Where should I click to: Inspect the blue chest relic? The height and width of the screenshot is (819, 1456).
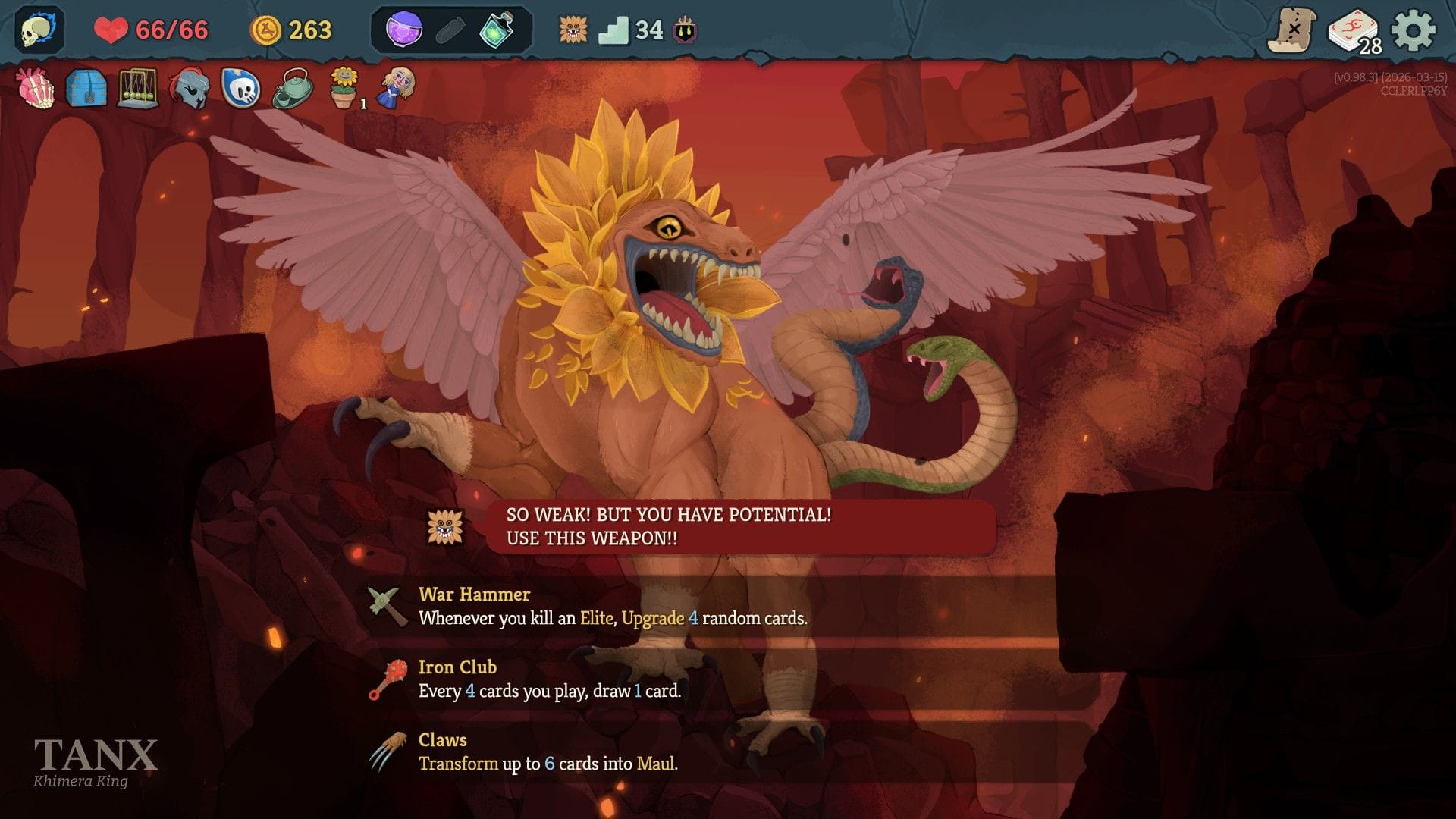pos(86,88)
